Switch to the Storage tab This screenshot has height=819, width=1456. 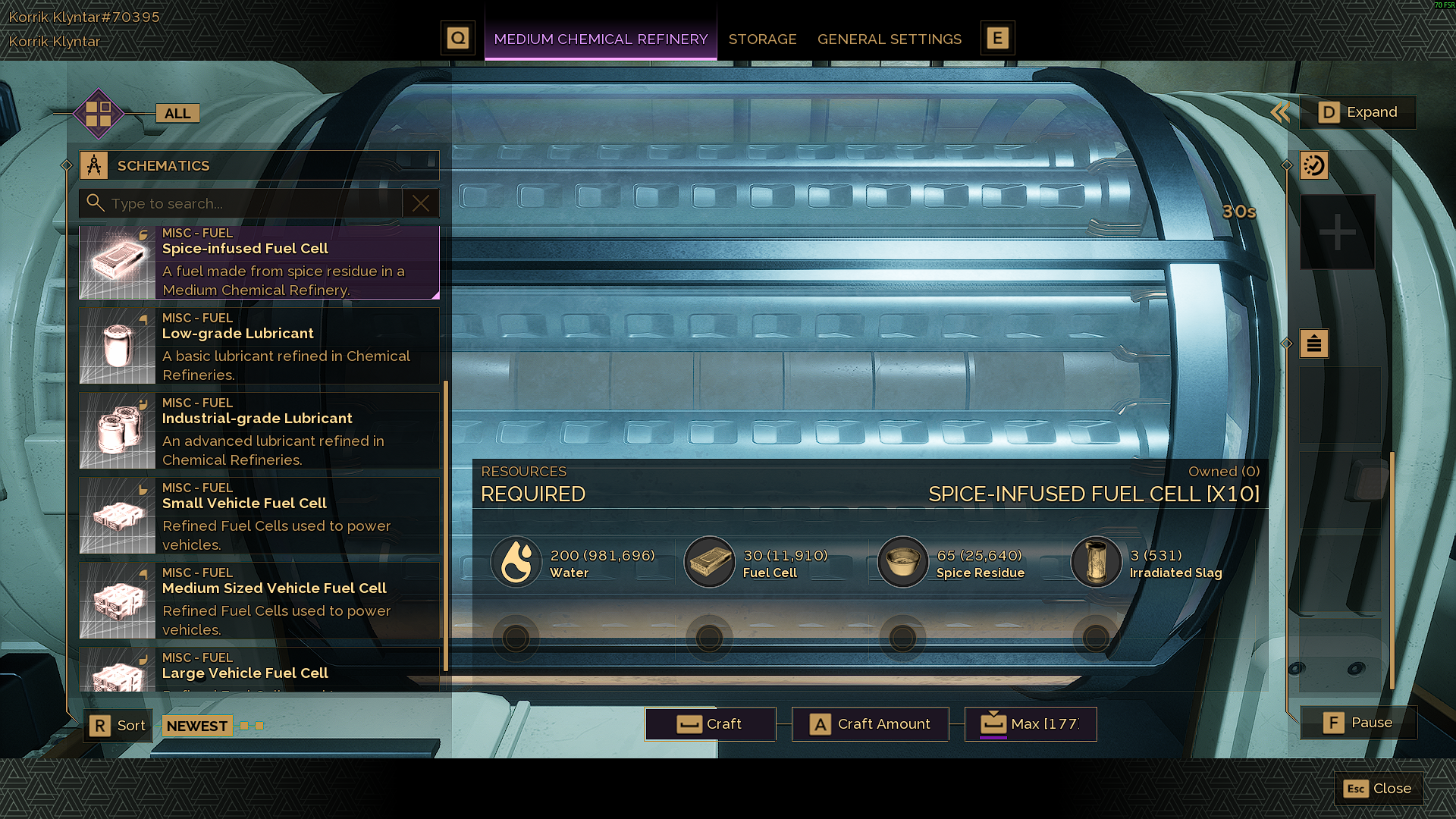762,39
